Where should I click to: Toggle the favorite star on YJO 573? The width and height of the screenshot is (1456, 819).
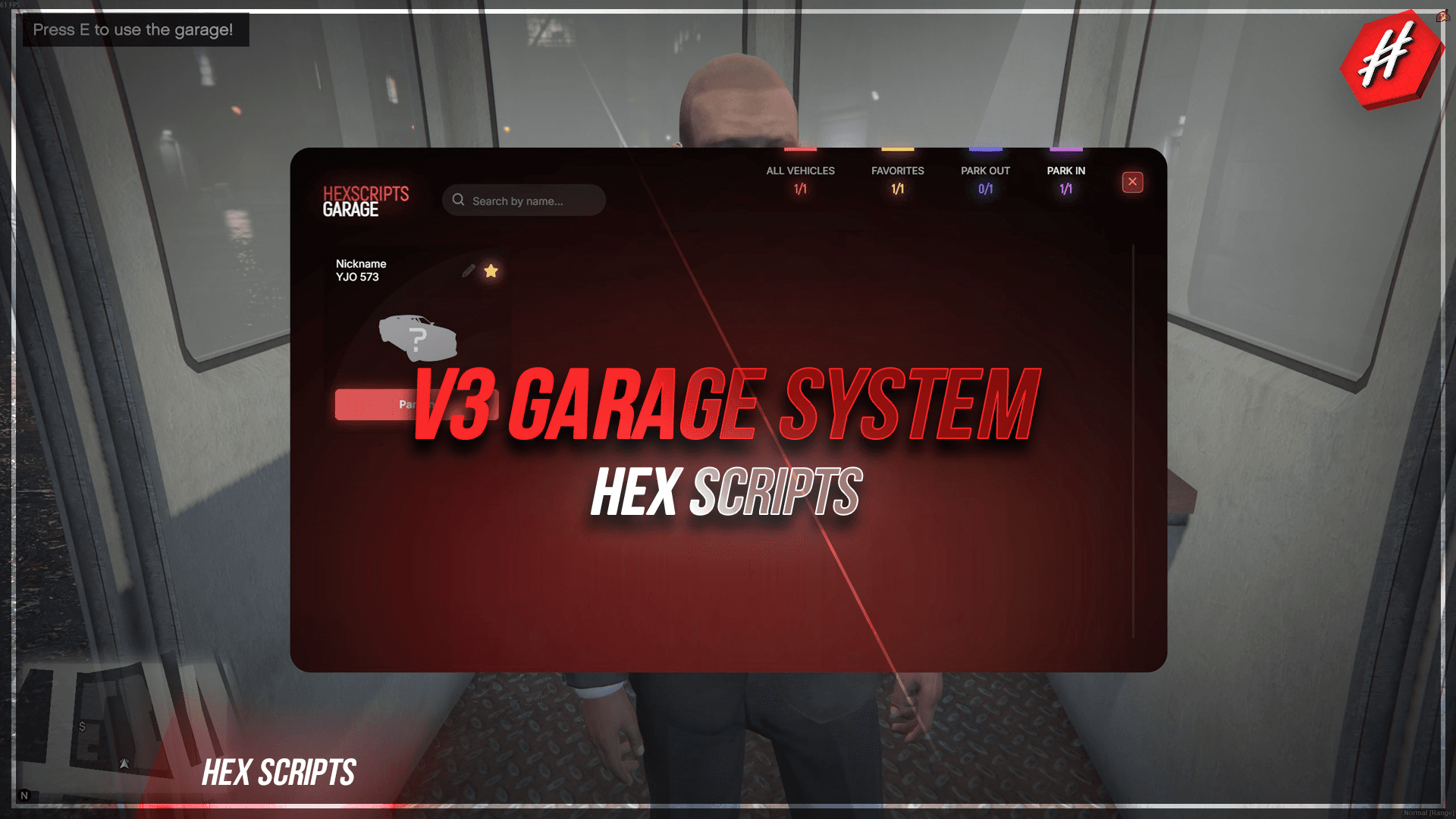pos(491,270)
